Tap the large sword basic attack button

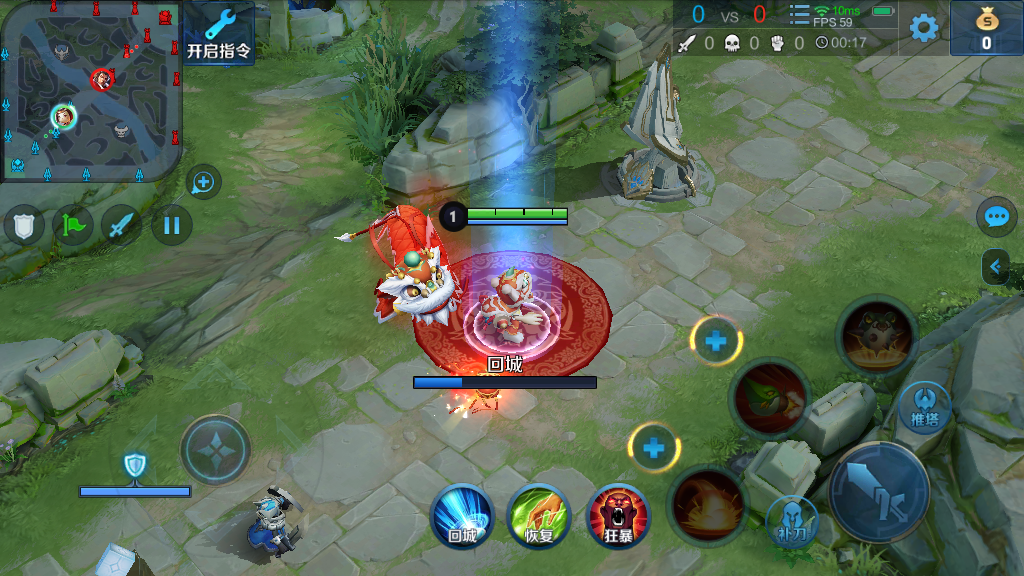[x=880, y=491]
